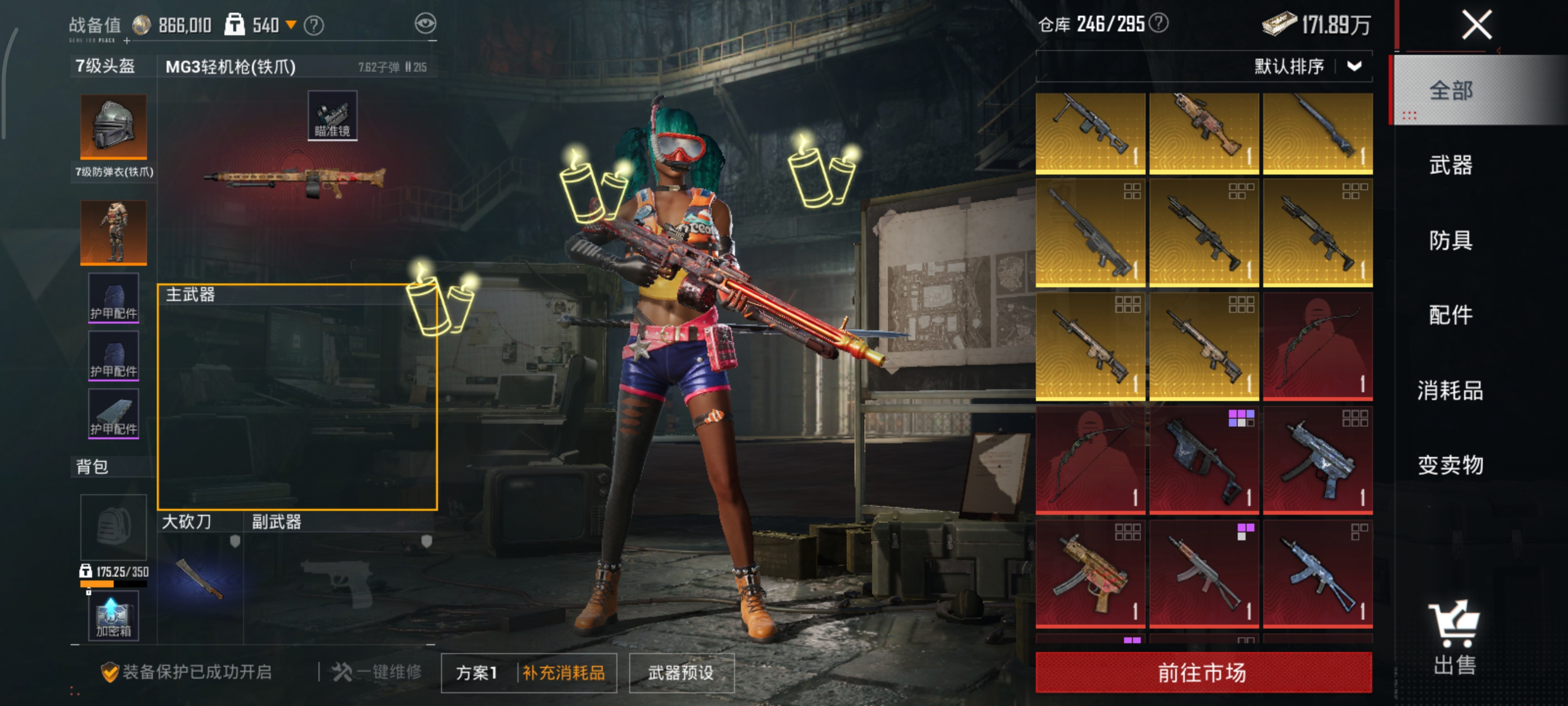Screen dimensions: 1568x706
Task: Switch to the 武器 weapons tab
Action: point(1450,166)
